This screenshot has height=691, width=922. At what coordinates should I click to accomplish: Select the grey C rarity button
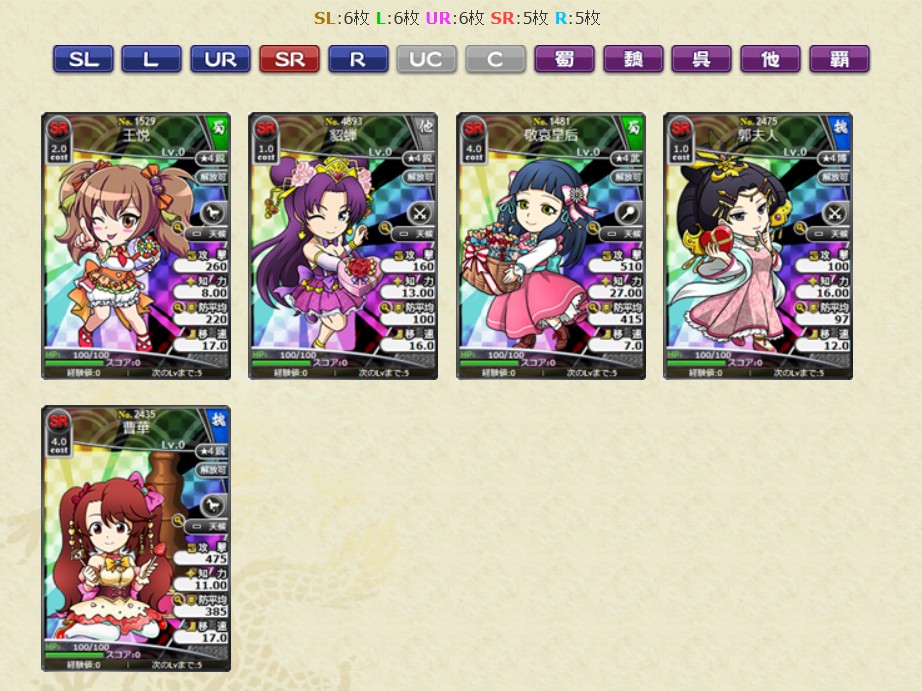click(495, 59)
